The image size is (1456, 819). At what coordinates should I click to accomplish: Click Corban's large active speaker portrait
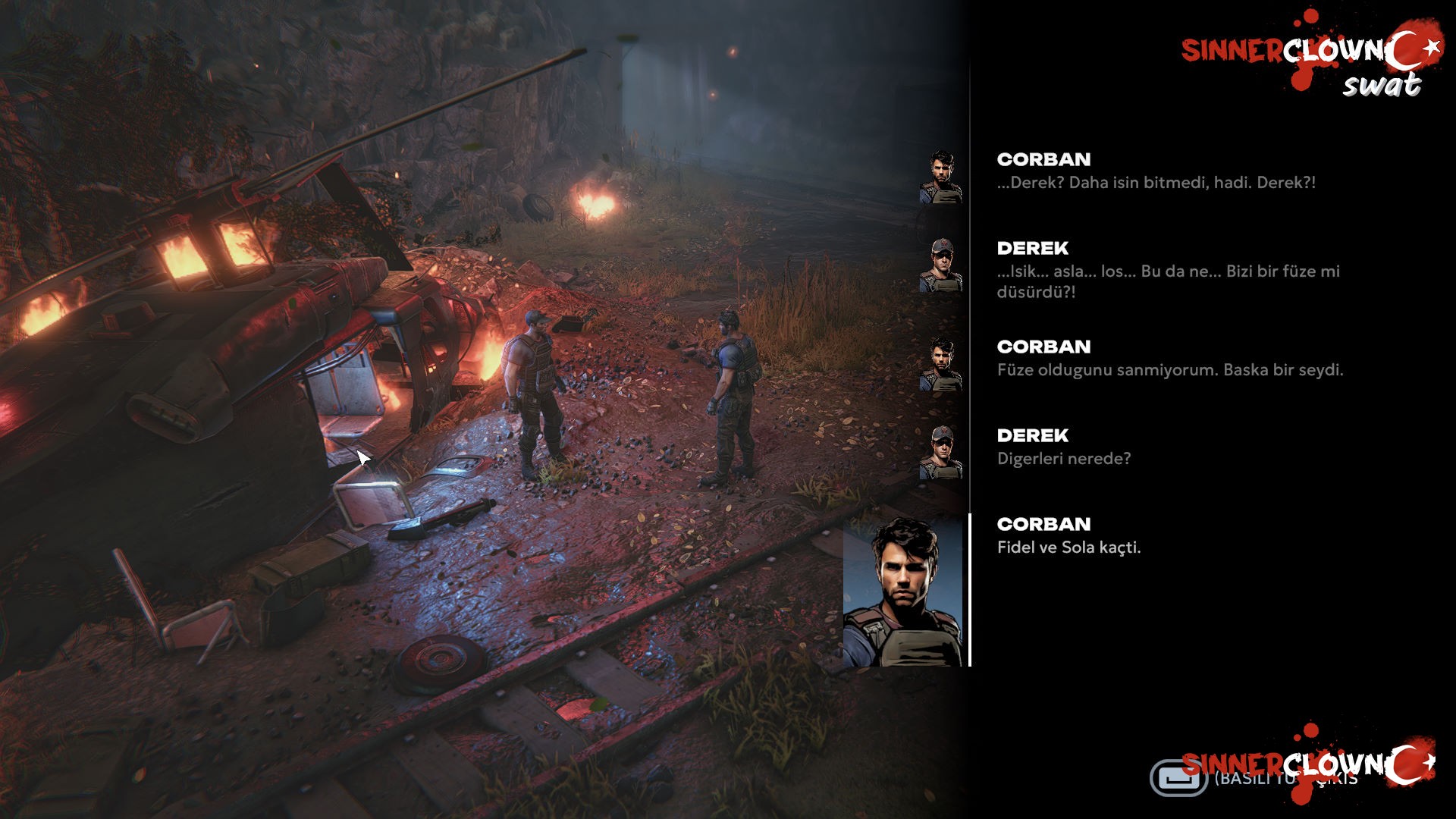(x=903, y=591)
